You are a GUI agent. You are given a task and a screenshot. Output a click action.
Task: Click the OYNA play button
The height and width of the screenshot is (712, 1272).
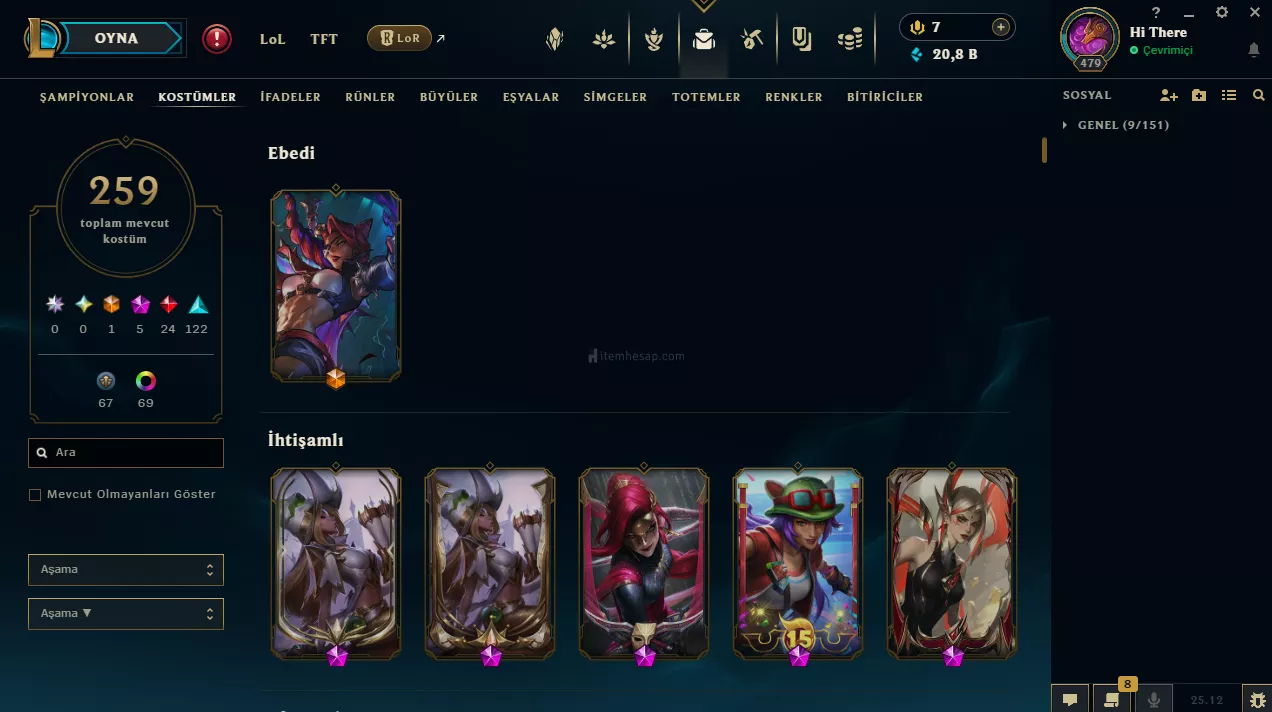point(116,39)
